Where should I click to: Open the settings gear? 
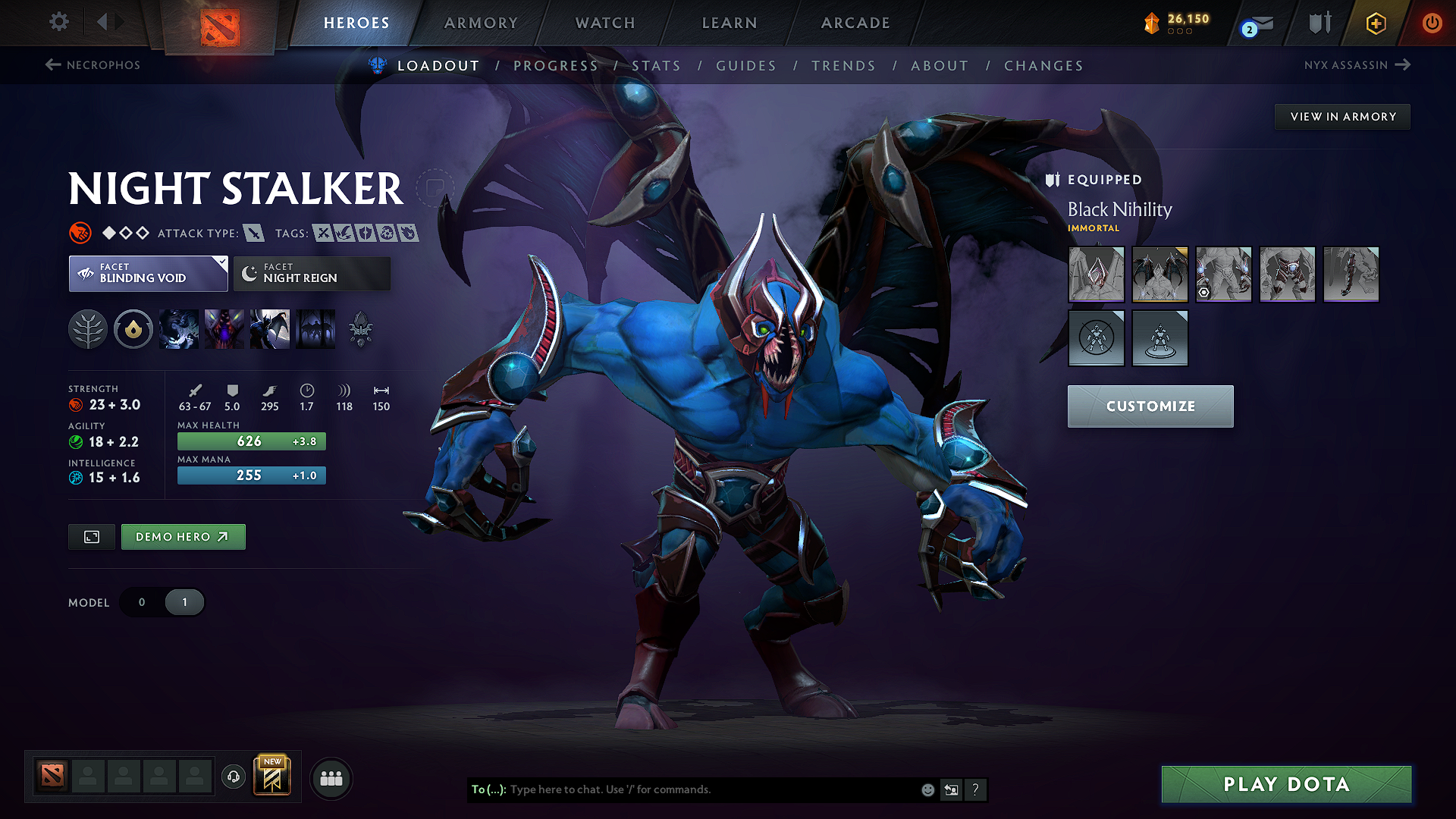58,23
